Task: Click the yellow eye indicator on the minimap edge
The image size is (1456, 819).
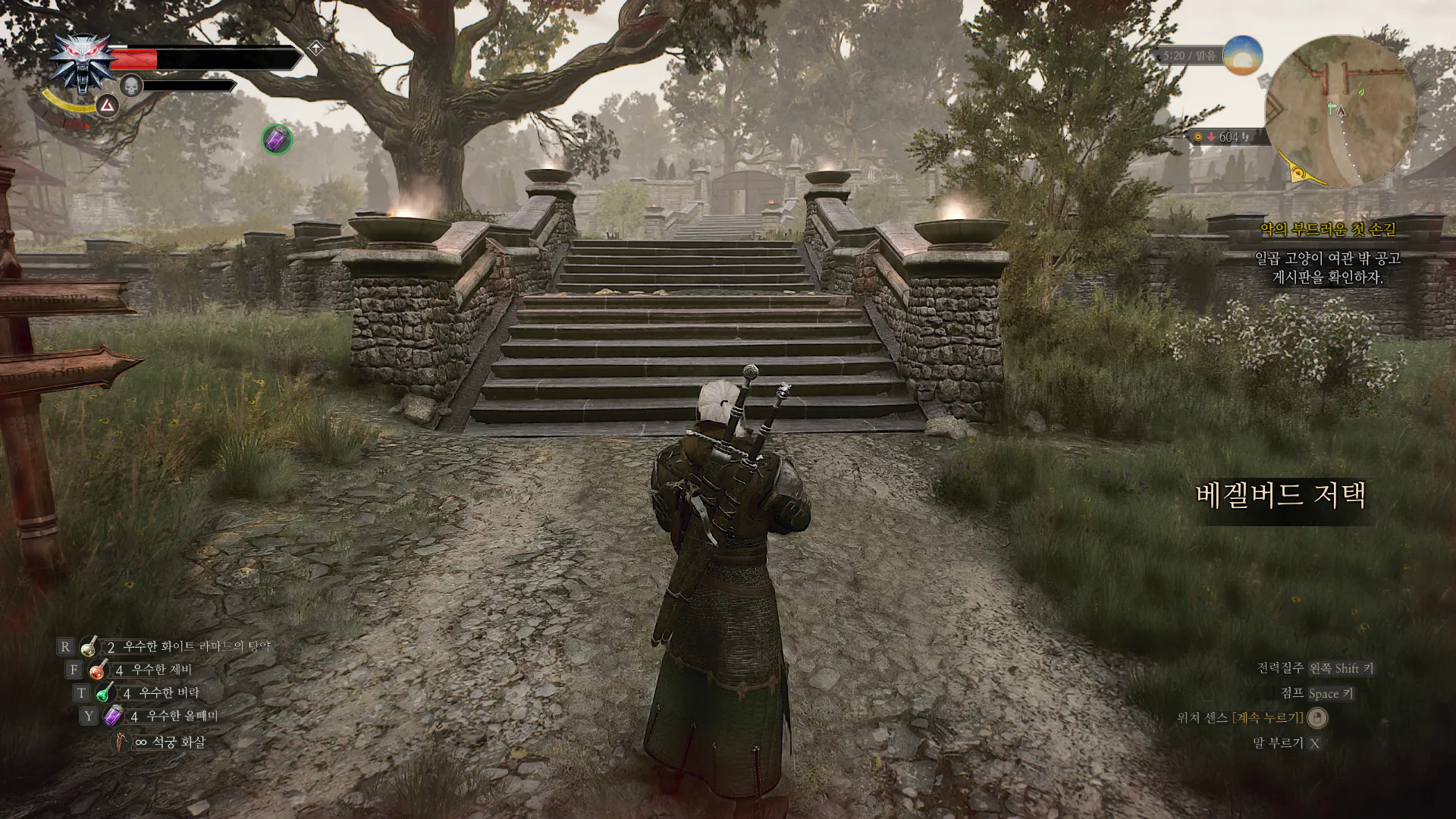Action: [x=1298, y=173]
